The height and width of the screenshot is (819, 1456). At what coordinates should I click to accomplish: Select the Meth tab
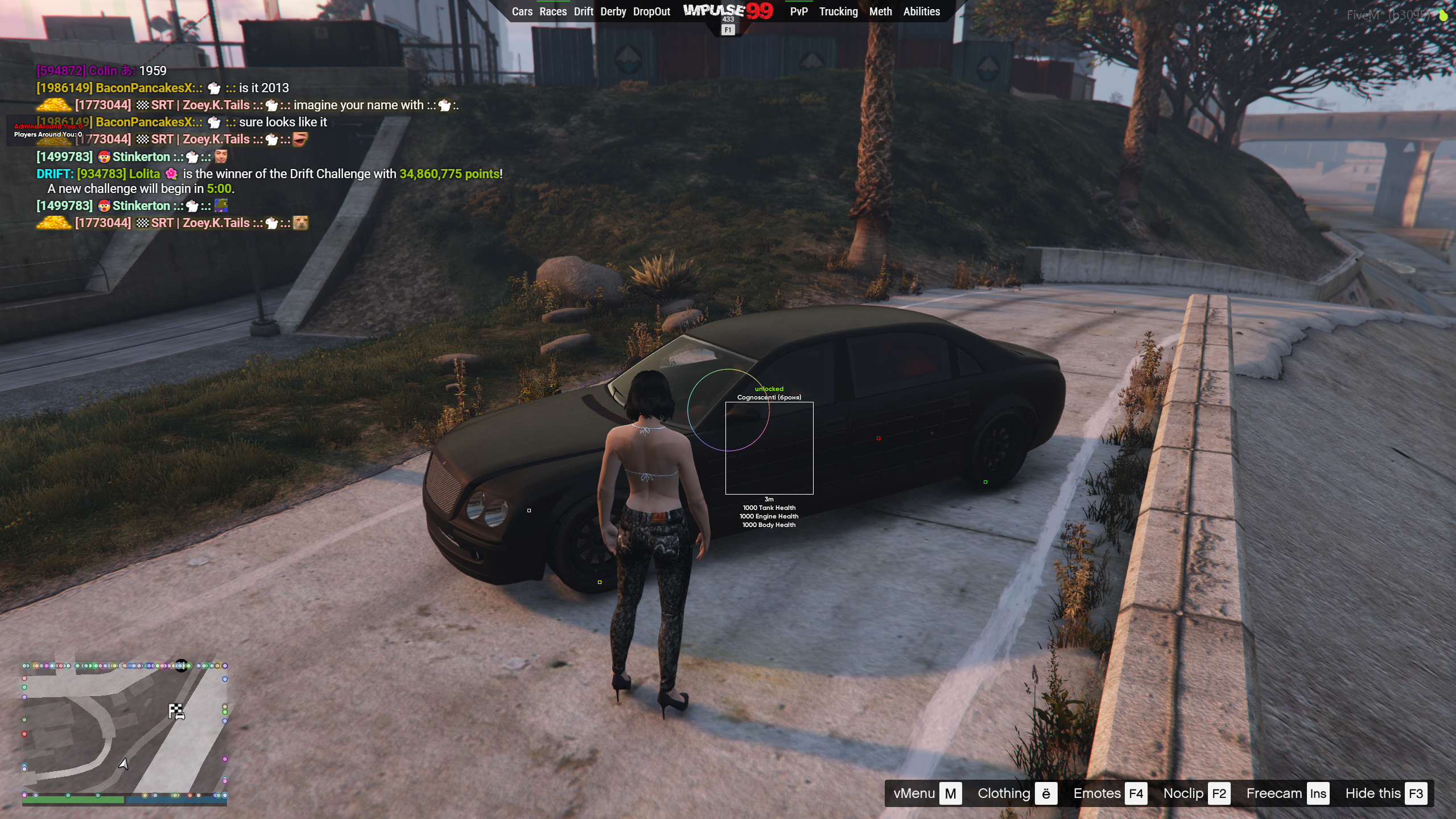pos(880,11)
